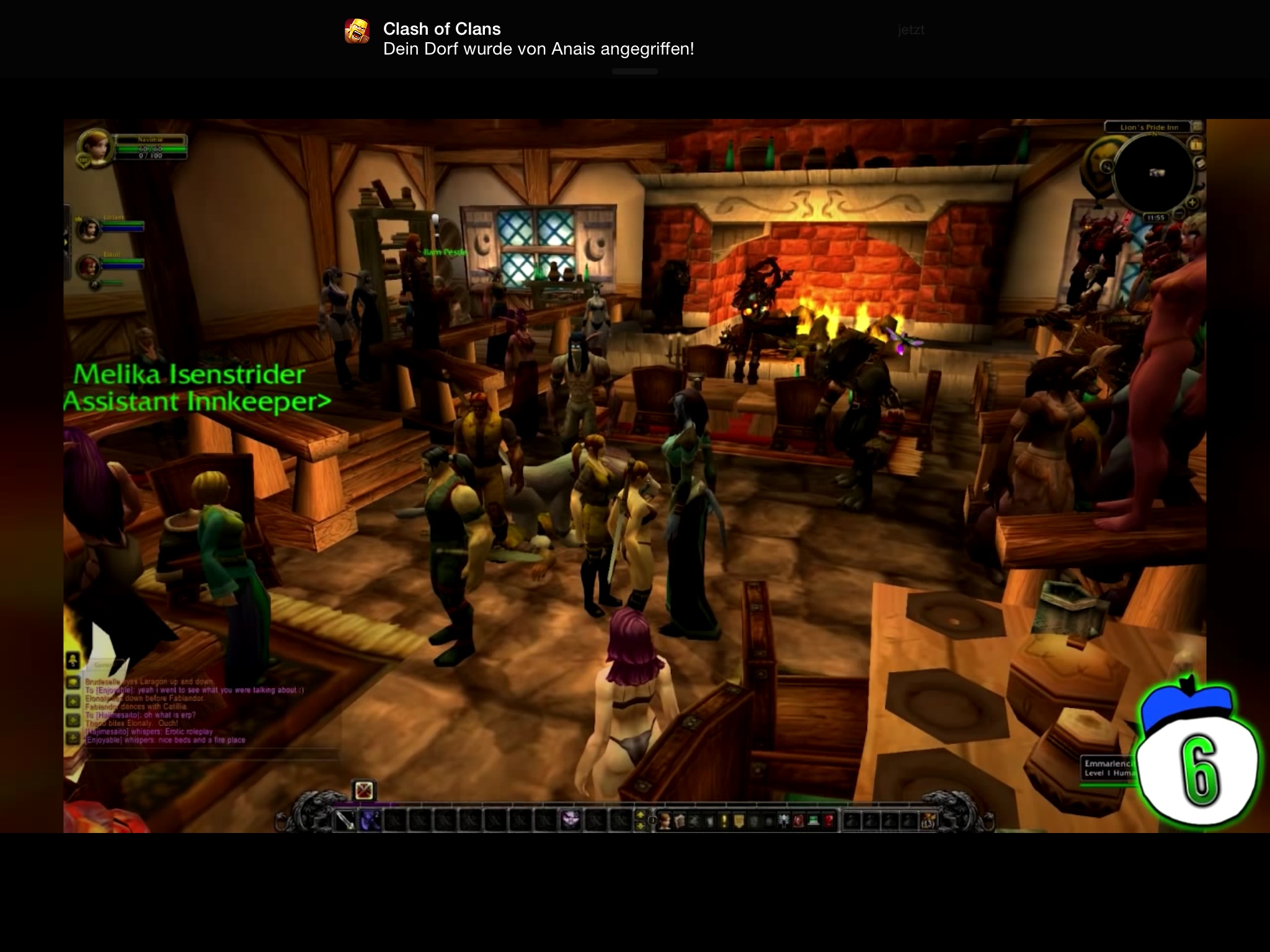Open the mail icon next to minimap

[x=1201, y=163]
